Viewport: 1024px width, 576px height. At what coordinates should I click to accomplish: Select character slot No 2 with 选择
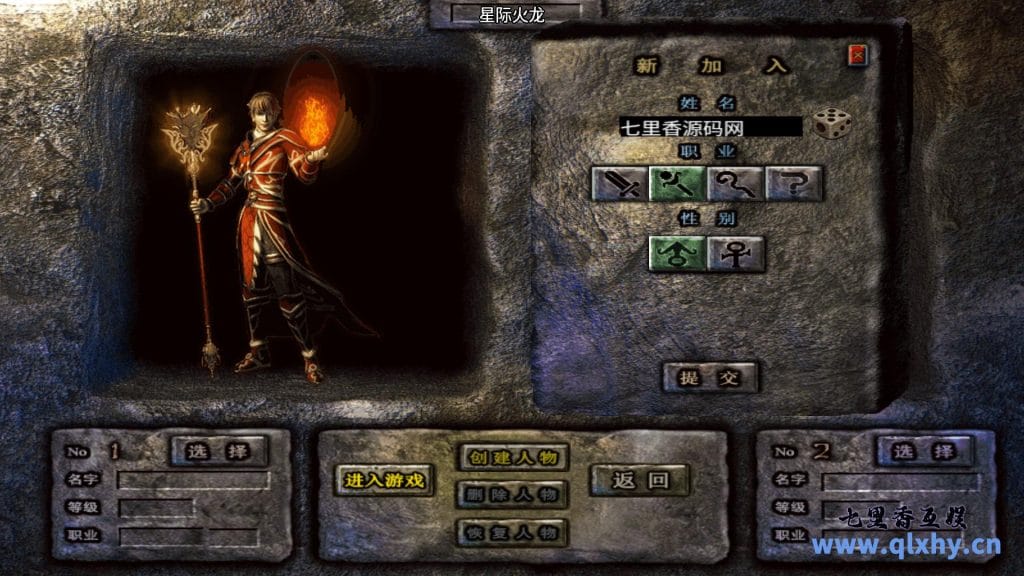(x=924, y=451)
